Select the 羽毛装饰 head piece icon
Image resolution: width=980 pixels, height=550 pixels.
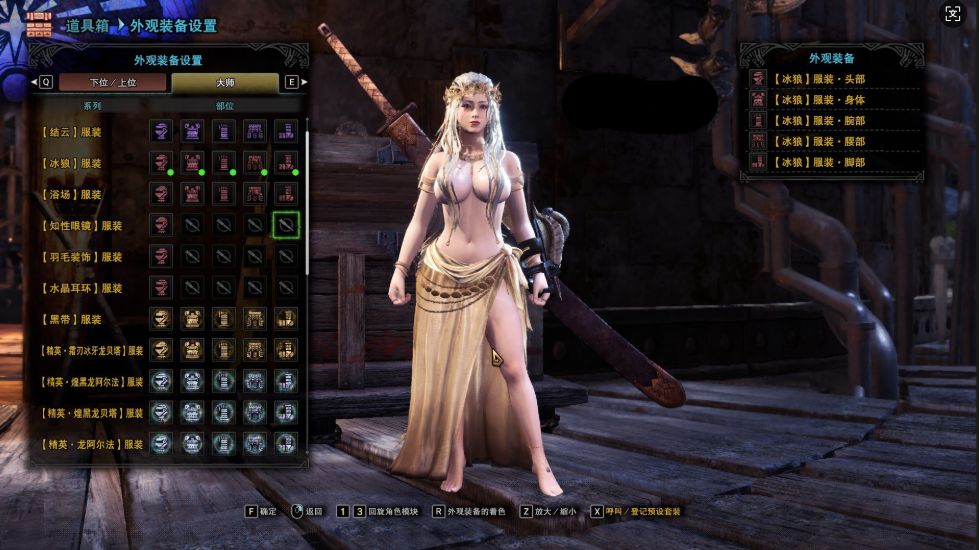[x=161, y=256]
